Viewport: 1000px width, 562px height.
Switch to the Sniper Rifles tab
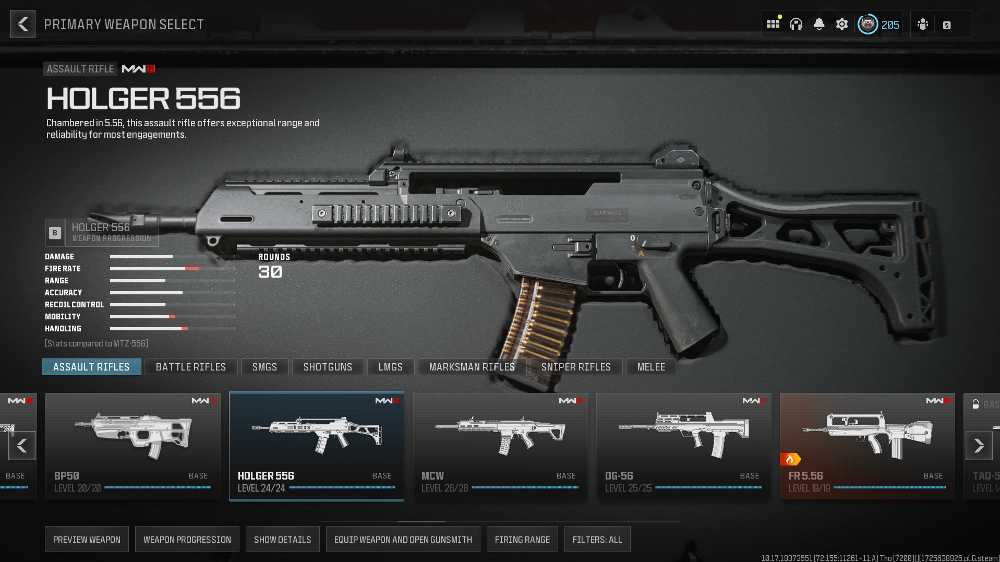pyautogui.click(x=576, y=367)
